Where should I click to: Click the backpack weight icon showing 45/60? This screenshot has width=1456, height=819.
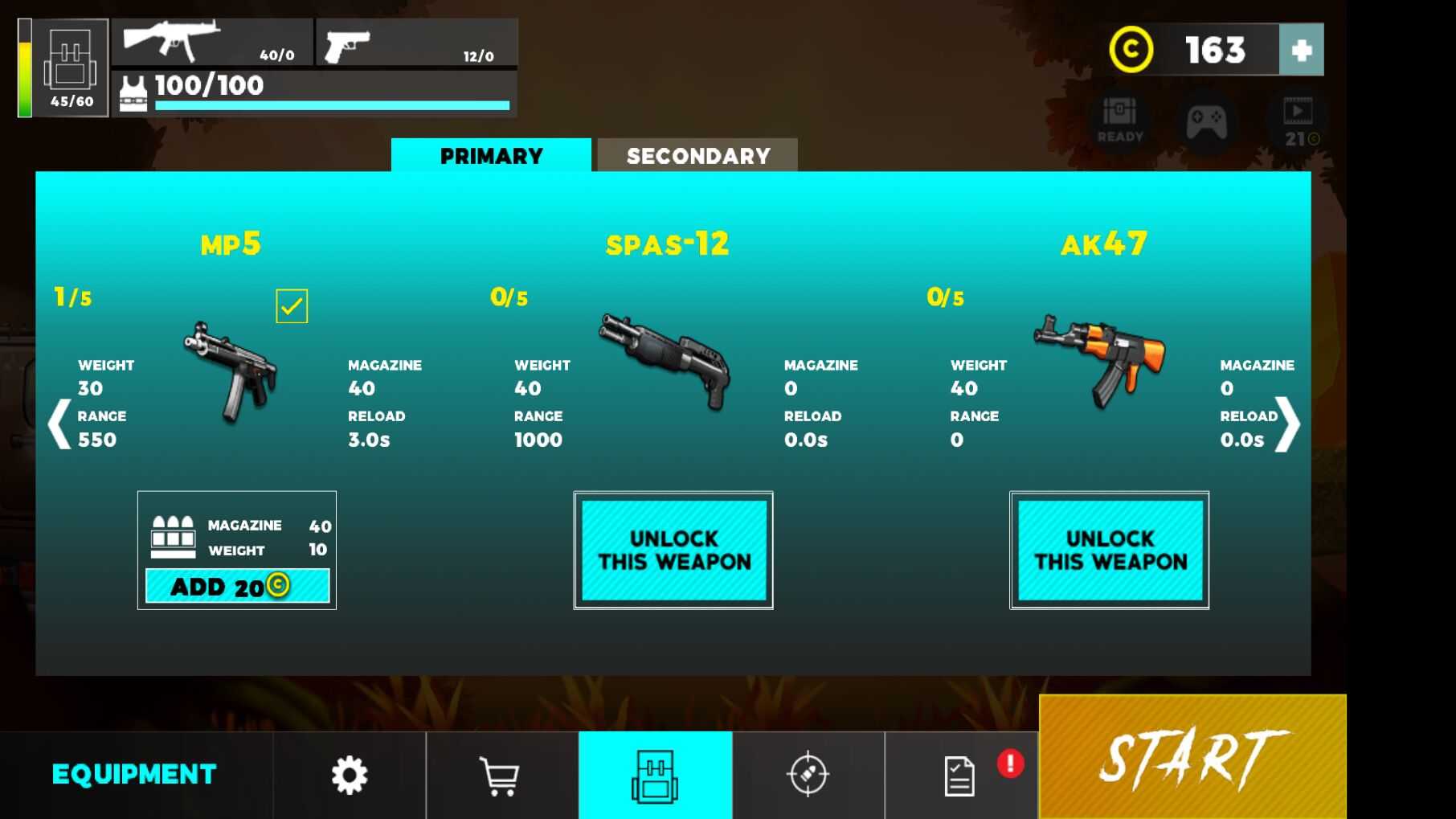pyautogui.click(x=71, y=68)
